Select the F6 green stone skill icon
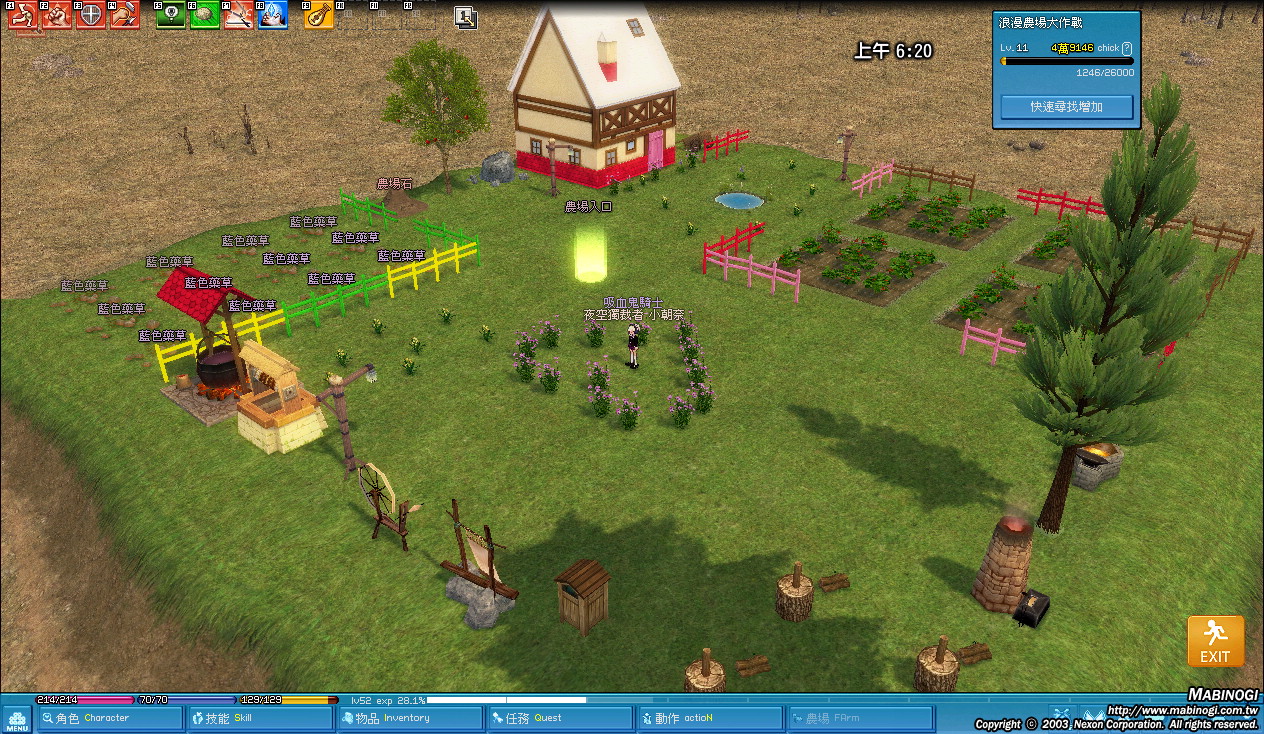Viewport: 1264px width, 734px height. click(x=204, y=15)
